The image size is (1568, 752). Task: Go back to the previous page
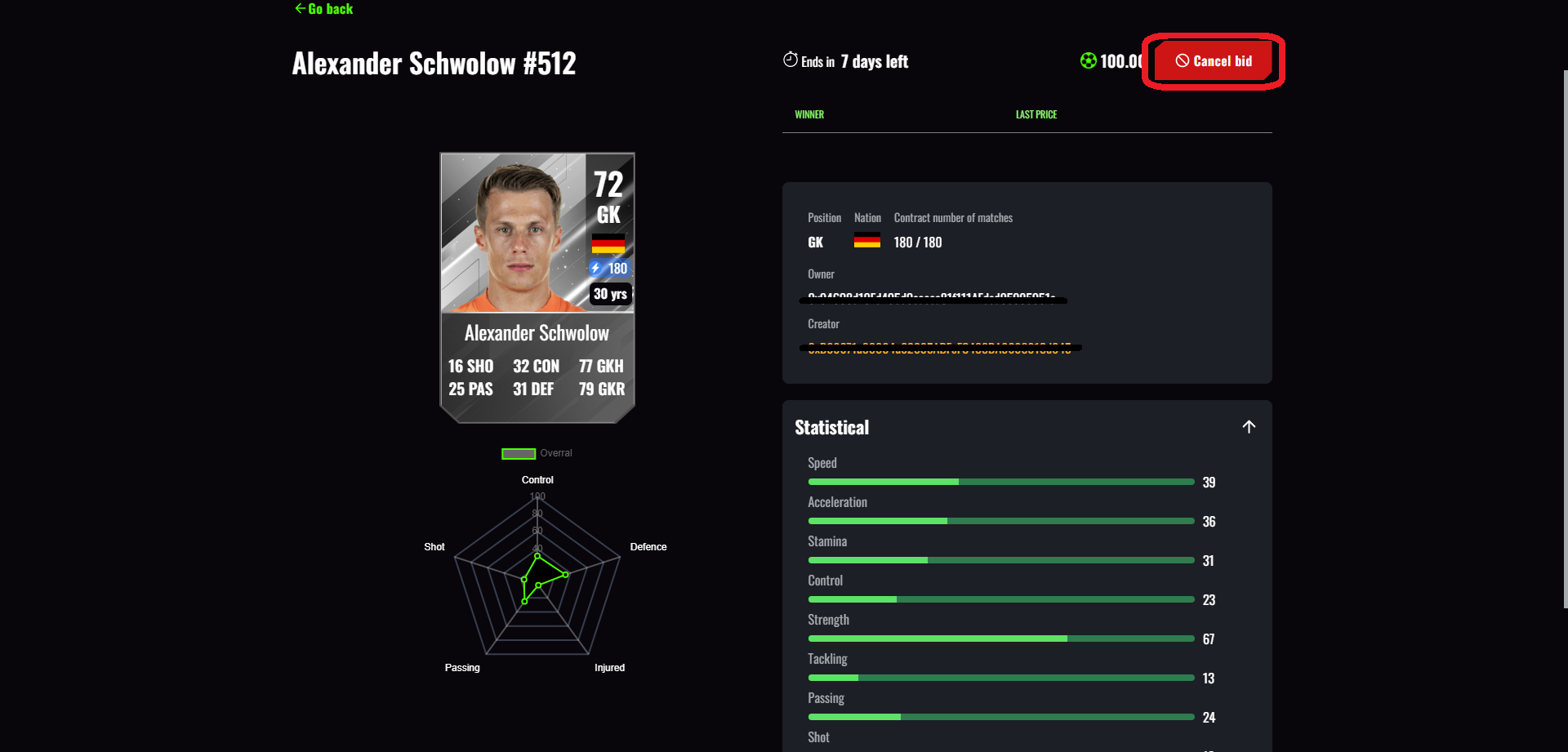(324, 9)
